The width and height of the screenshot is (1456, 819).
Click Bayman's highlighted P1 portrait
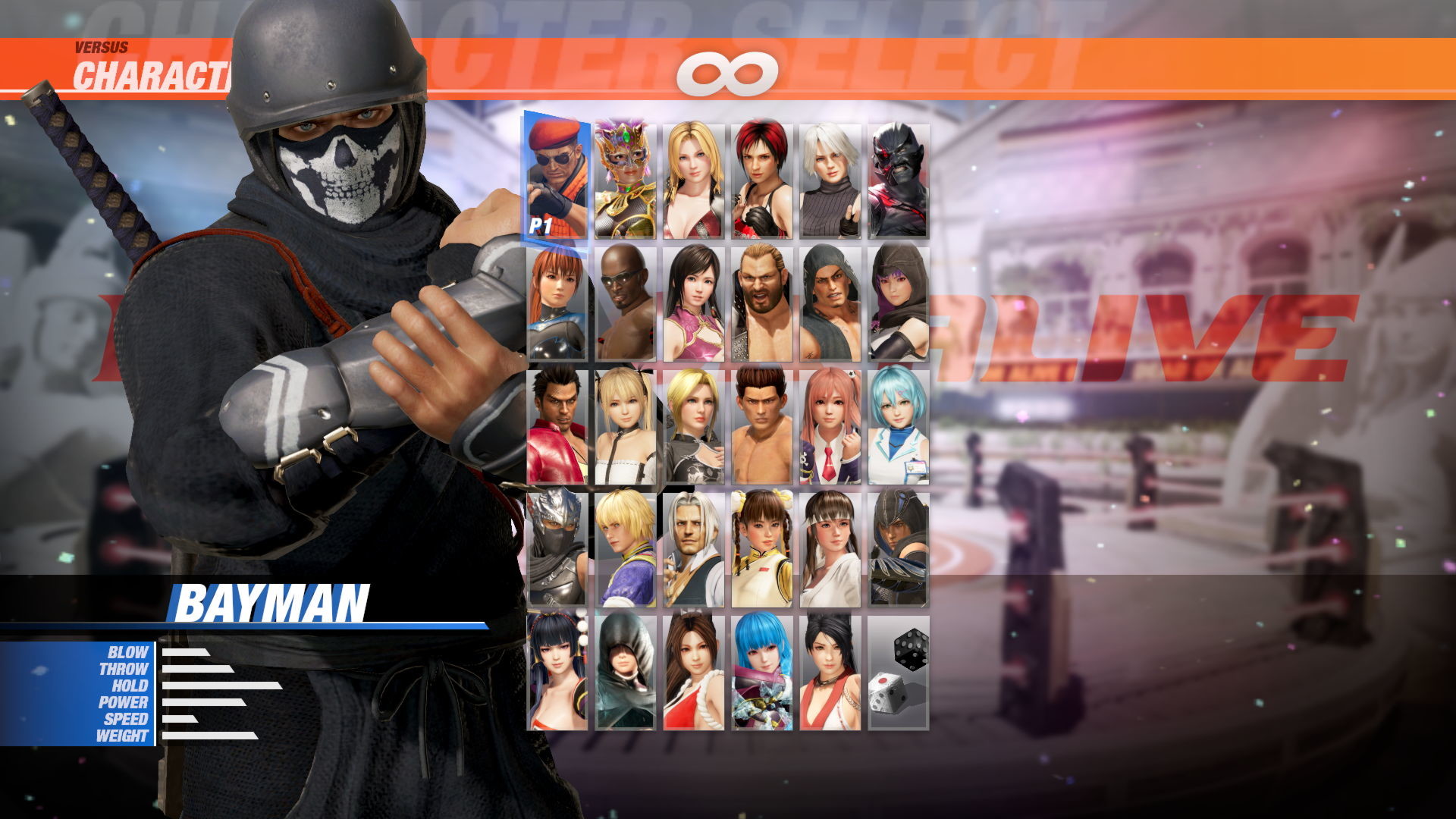pyautogui.click(x=554, y=174)
